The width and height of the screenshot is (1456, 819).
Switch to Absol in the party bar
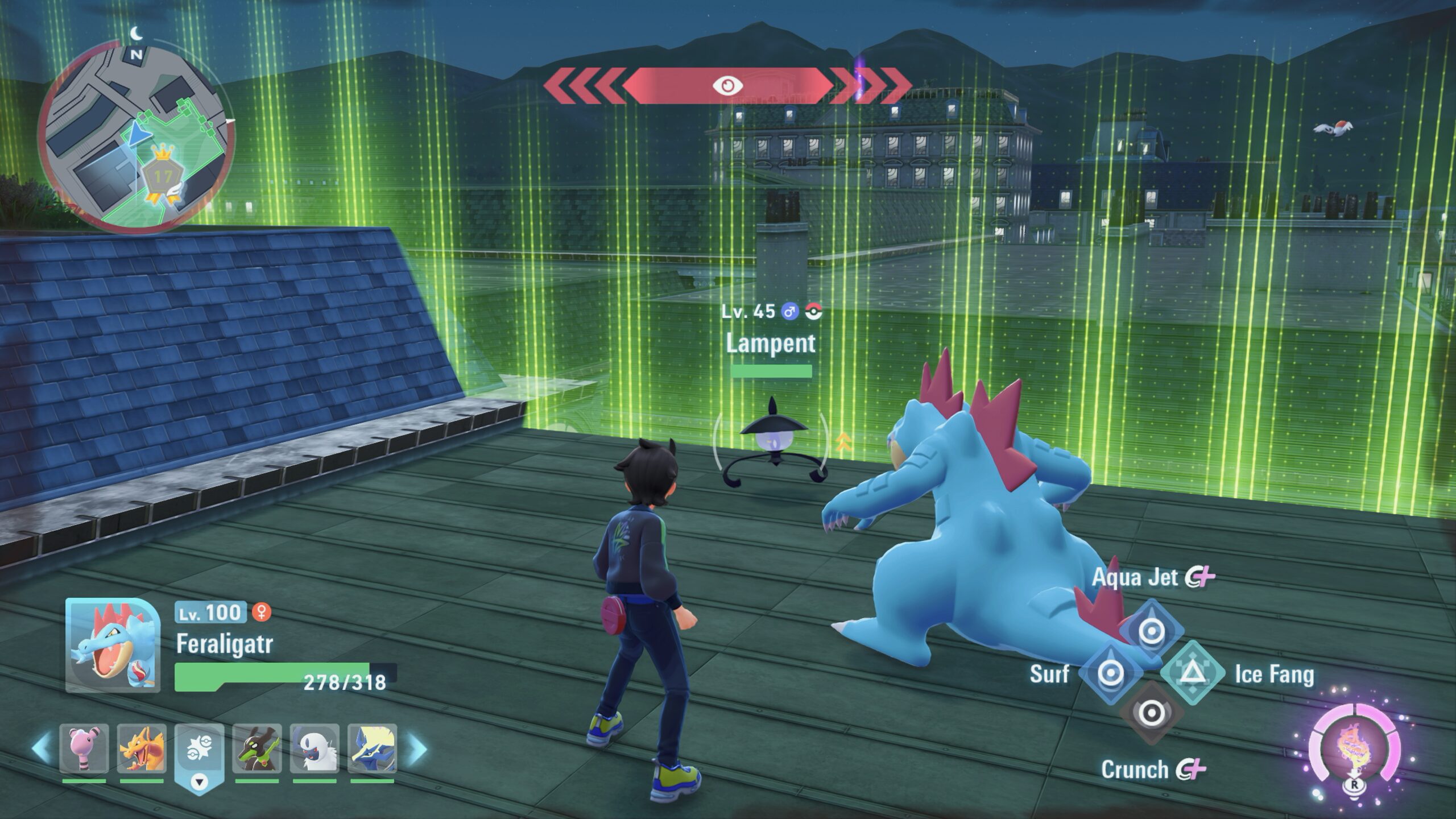(315, 748)
